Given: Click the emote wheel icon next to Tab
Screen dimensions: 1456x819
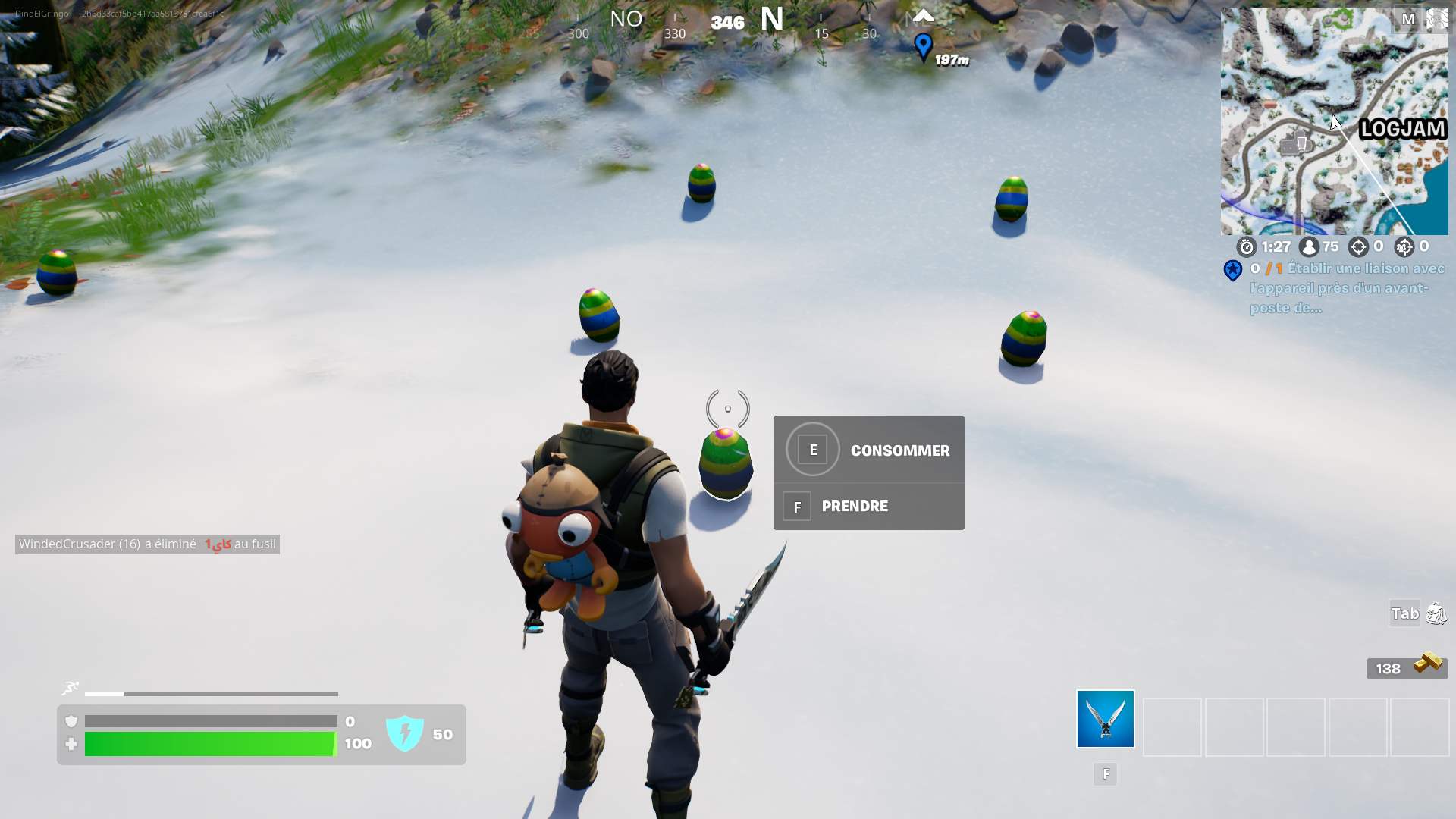Looking at the screenshot, I should coord(1436,614).
